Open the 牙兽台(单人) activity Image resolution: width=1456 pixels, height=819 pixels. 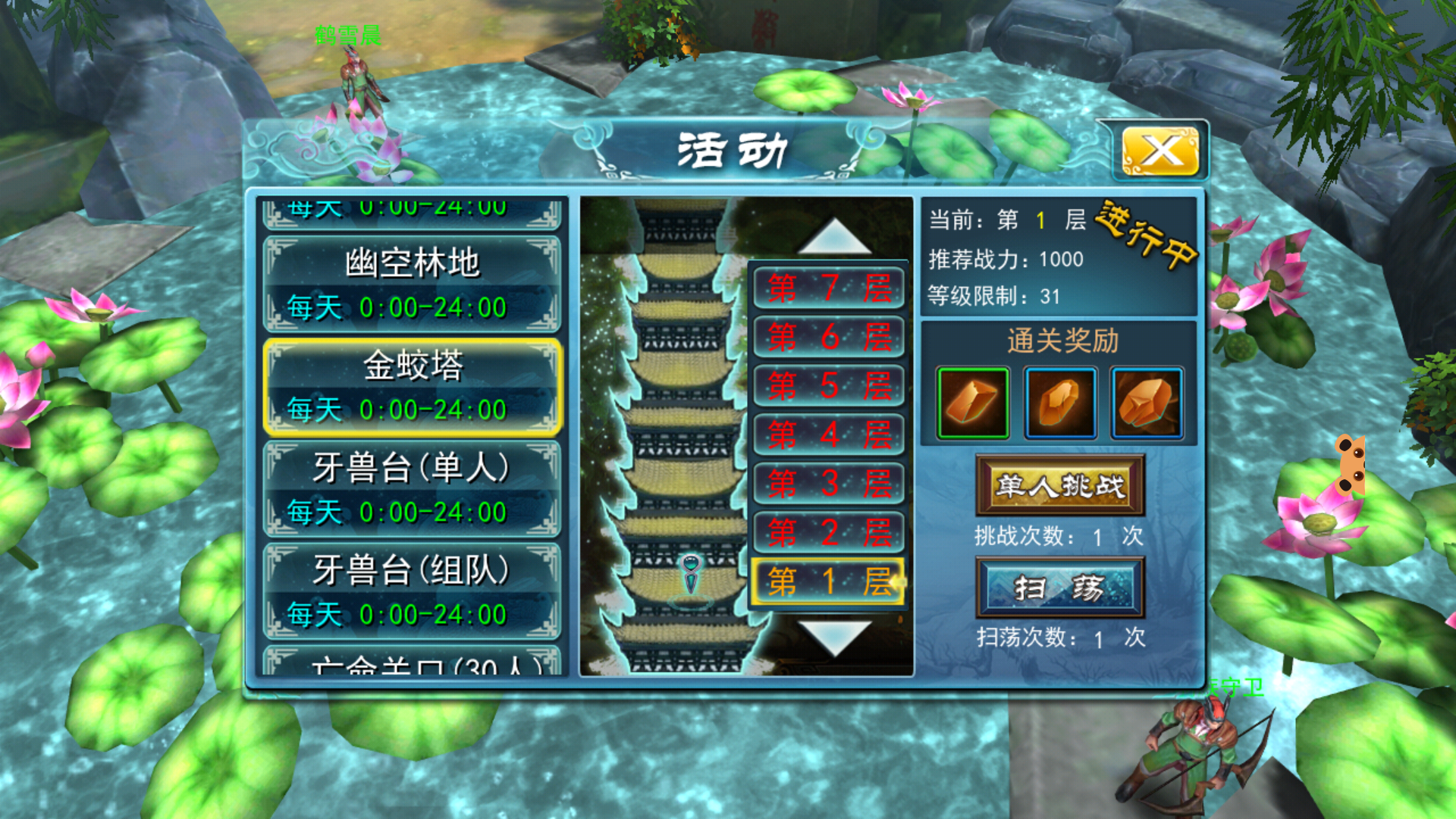click(x=412, y=489)
